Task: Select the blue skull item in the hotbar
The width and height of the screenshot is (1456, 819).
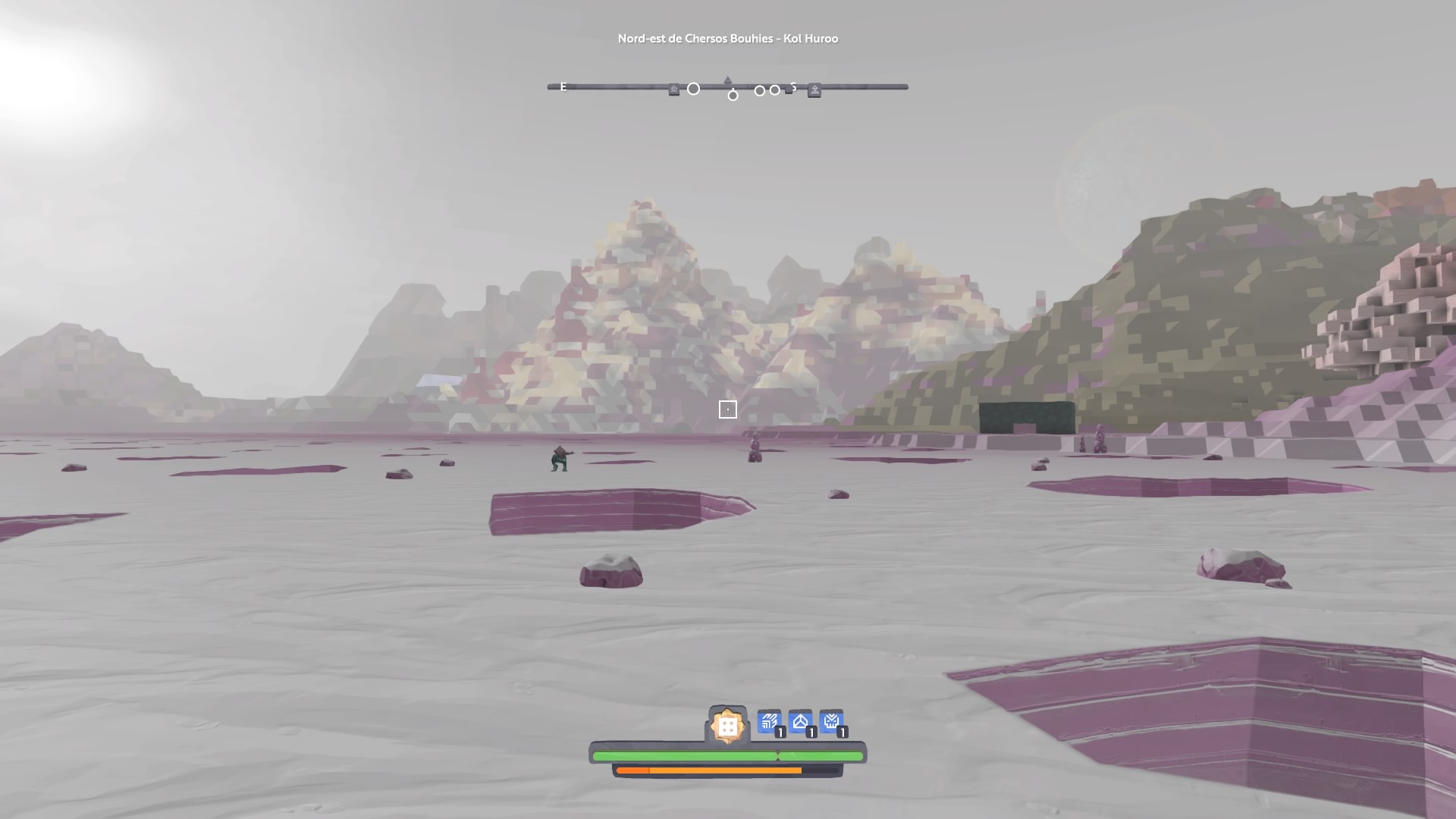Action: coord(832,722)
